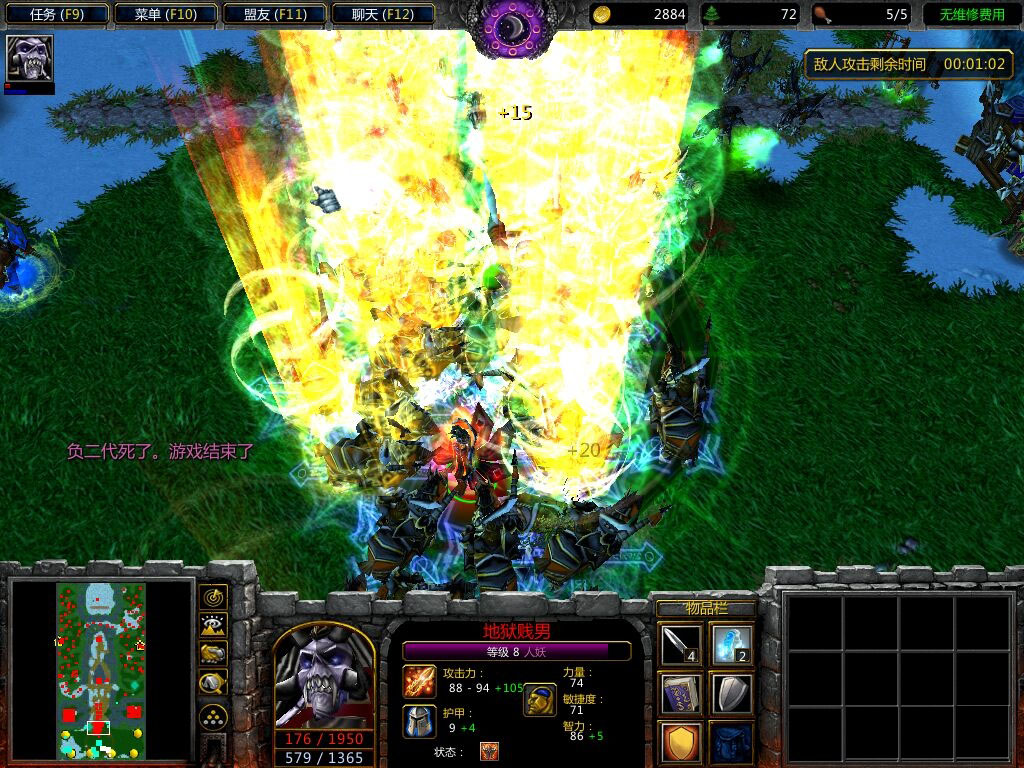This screenshot has width=1024, height=768.
Task: Select the blue spell book item
Action: (680, 693)
